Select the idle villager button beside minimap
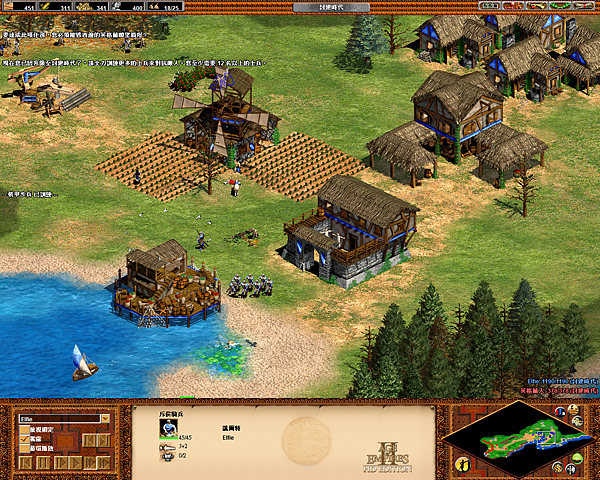The height and width of the screenshot is (480, 600). pyautogui.click(x=462, y=464)
